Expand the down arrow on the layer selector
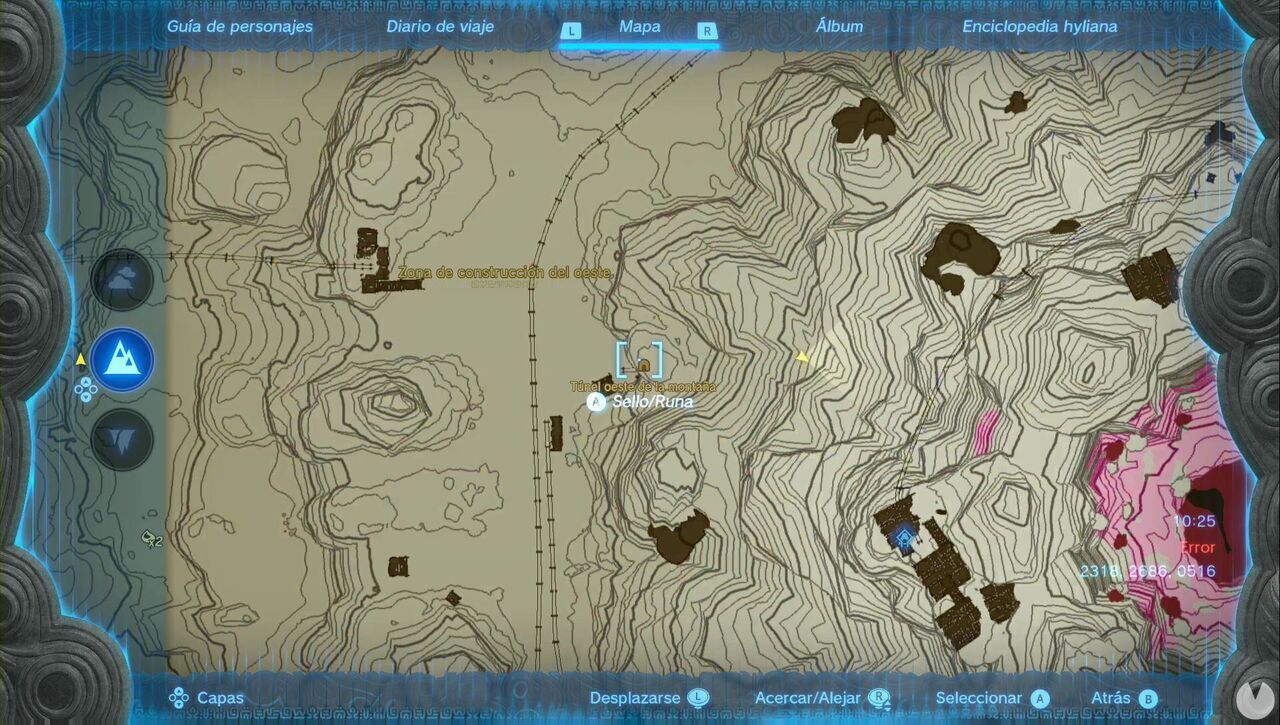The height and width of the screenshot is (725, 1280). (85, 397)
